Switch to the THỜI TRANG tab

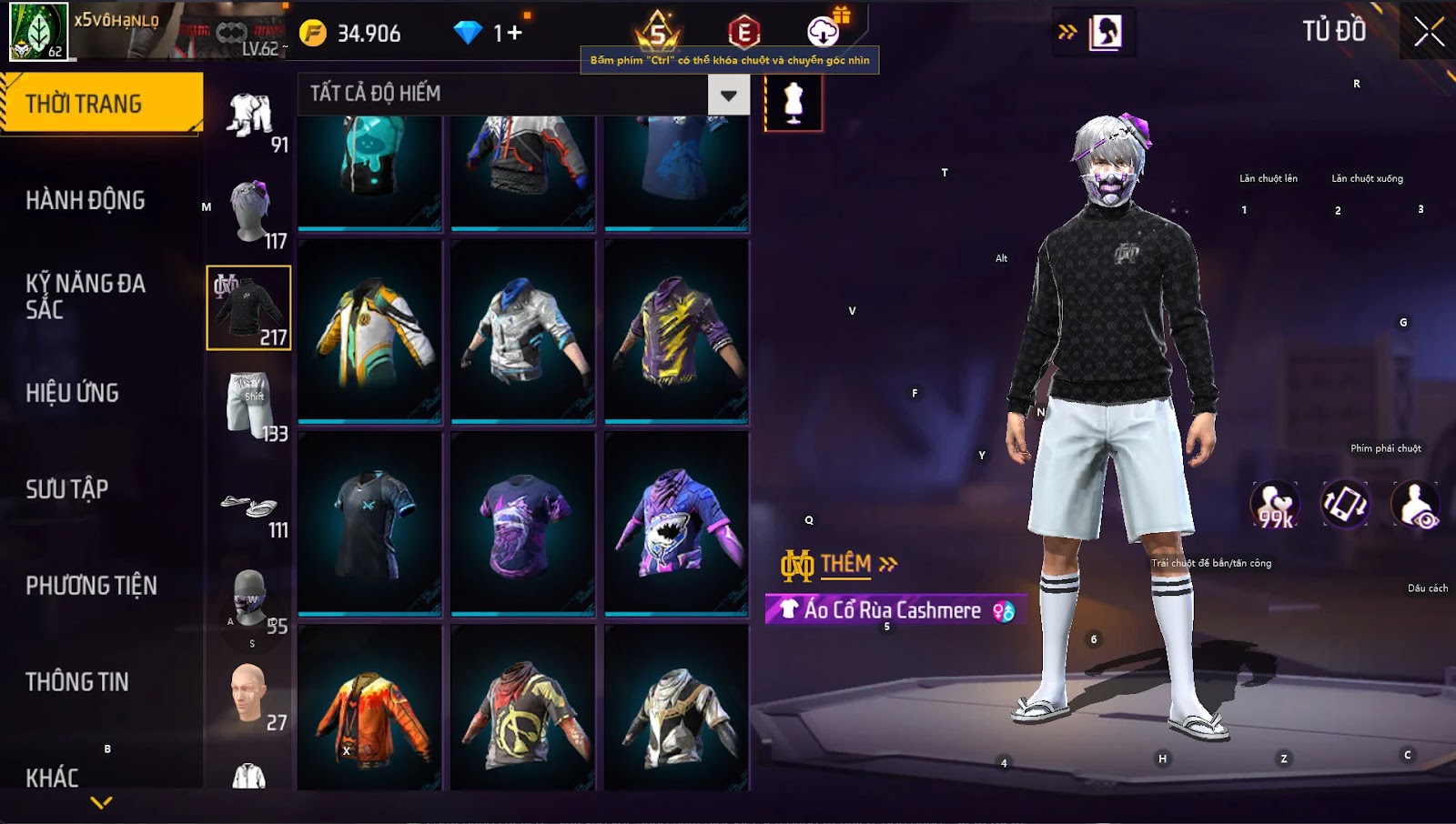(101, 104)
